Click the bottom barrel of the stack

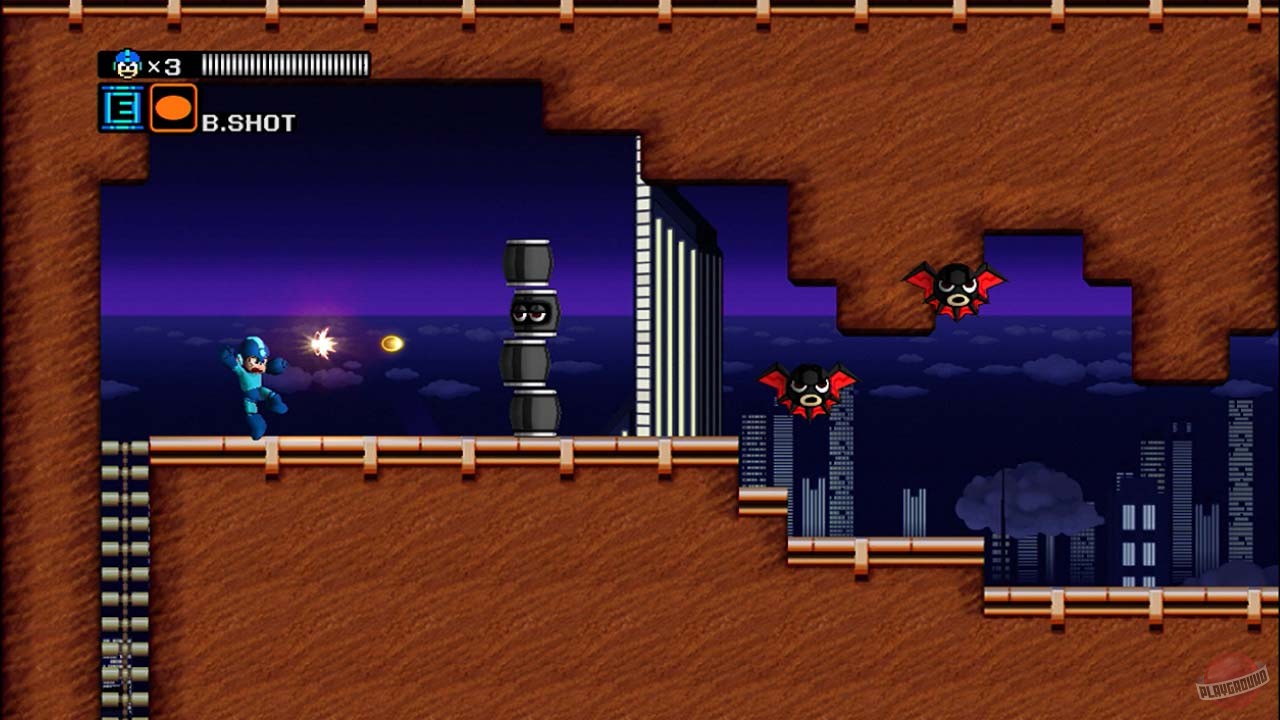533,410
